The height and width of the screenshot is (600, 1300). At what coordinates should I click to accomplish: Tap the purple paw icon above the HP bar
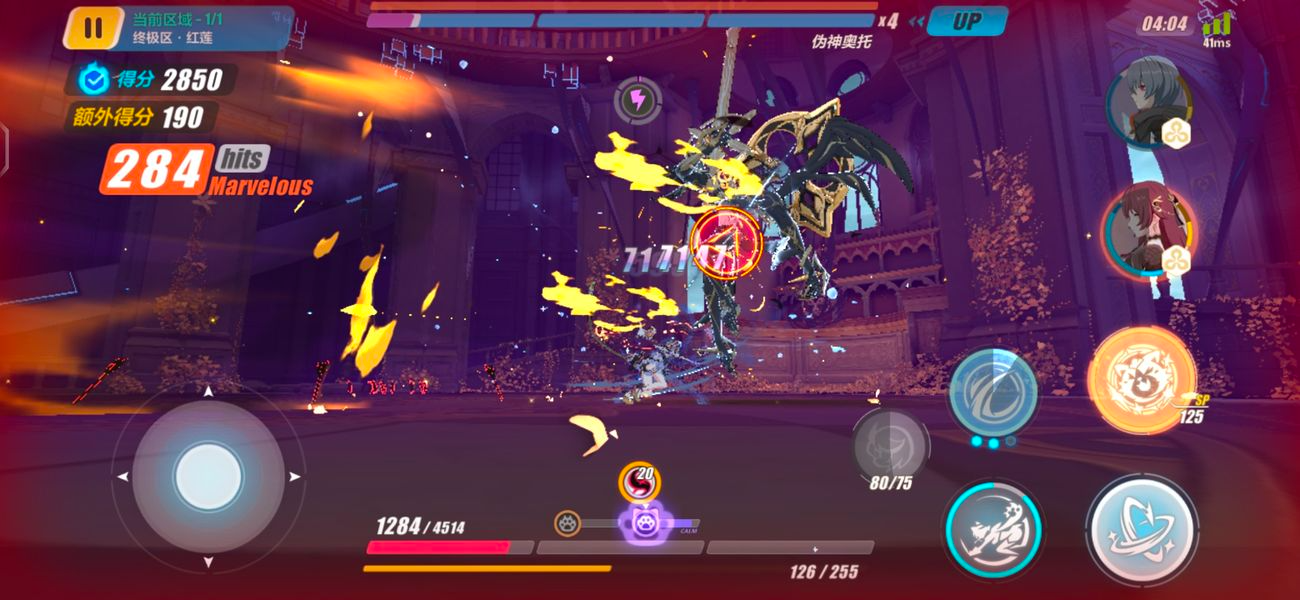[639, 522]
